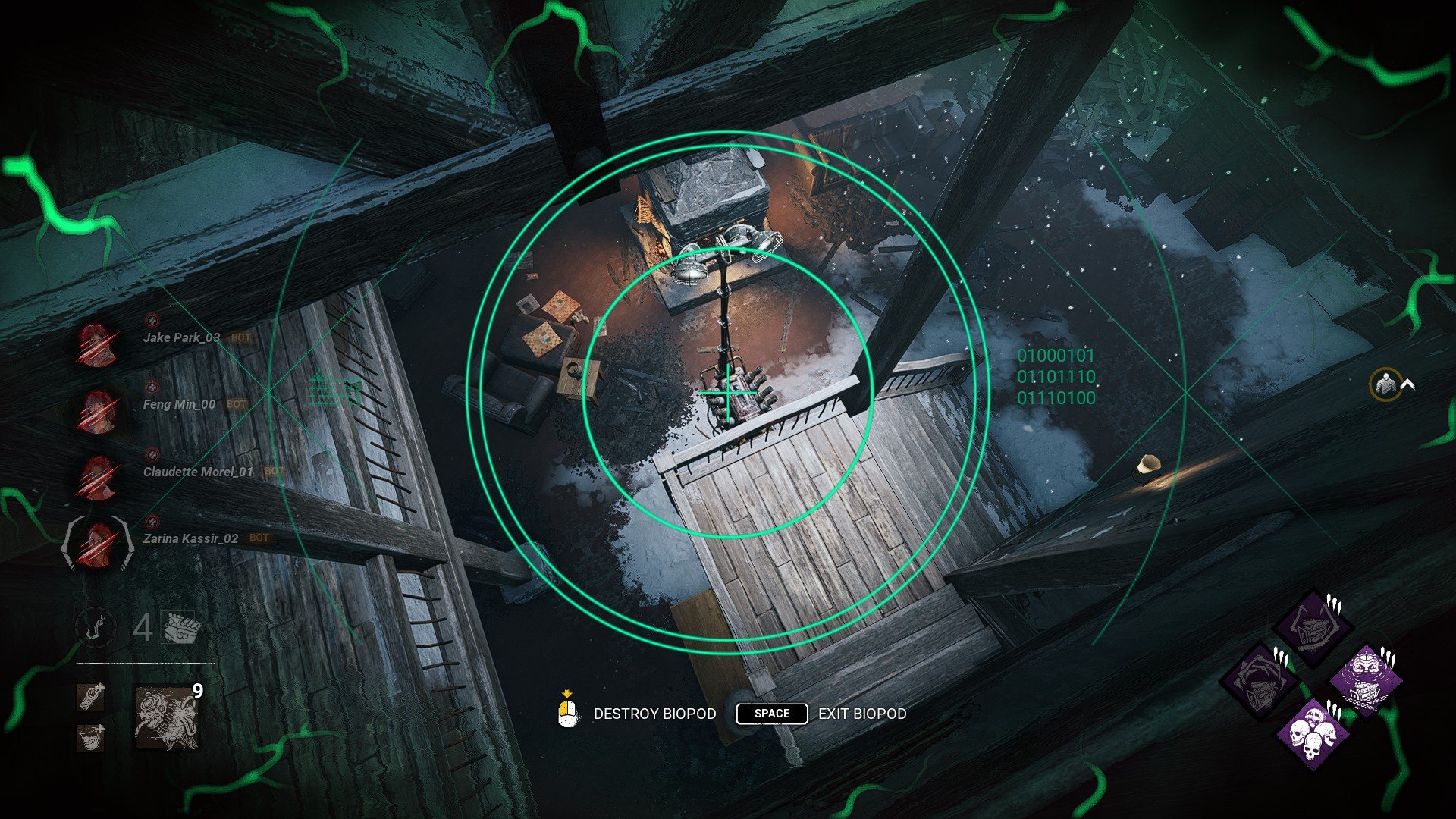Click Claudette Morel_01's survivor portrait

click(x=97, y=478)
